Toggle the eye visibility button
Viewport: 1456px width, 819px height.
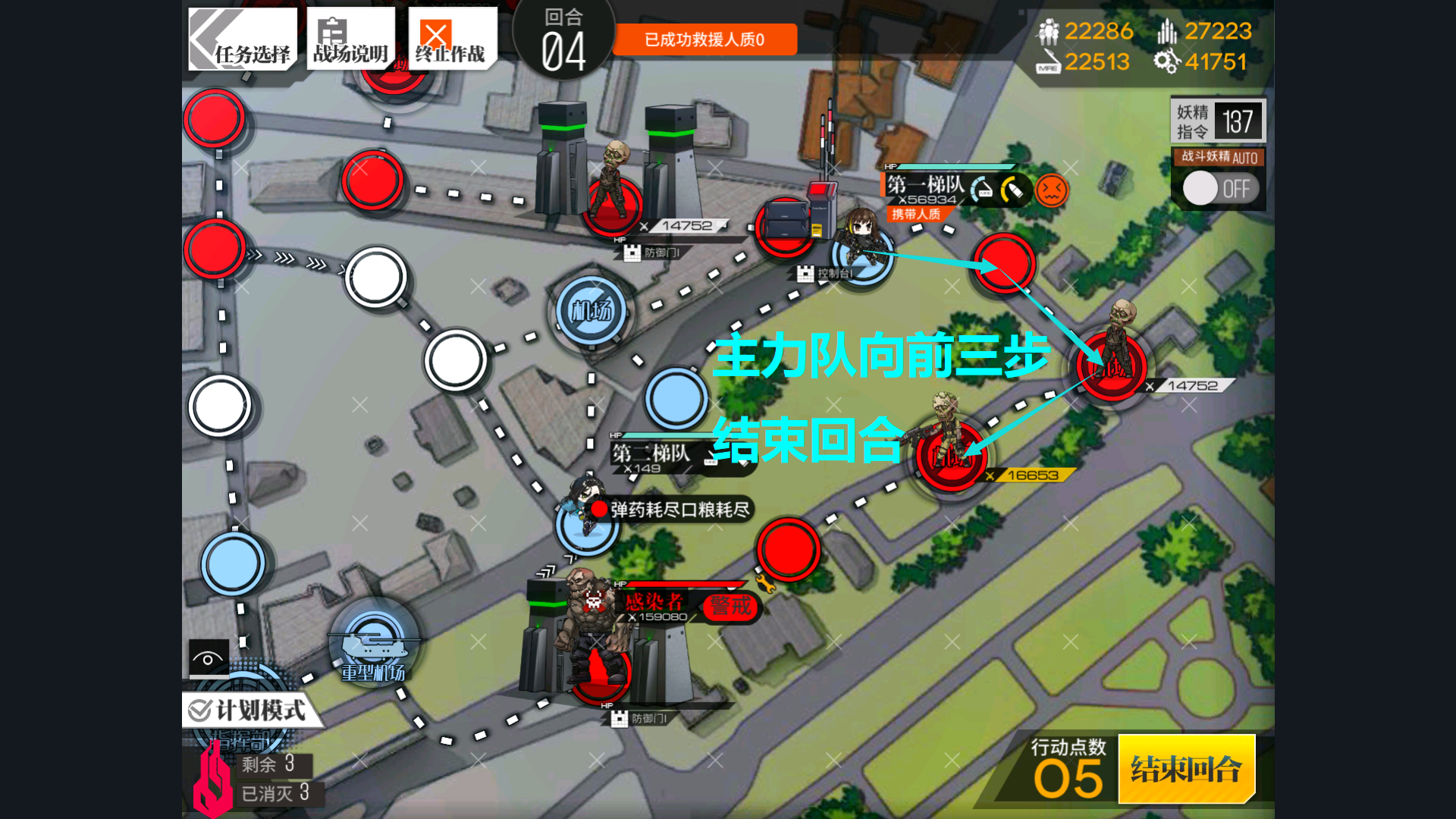208,658
